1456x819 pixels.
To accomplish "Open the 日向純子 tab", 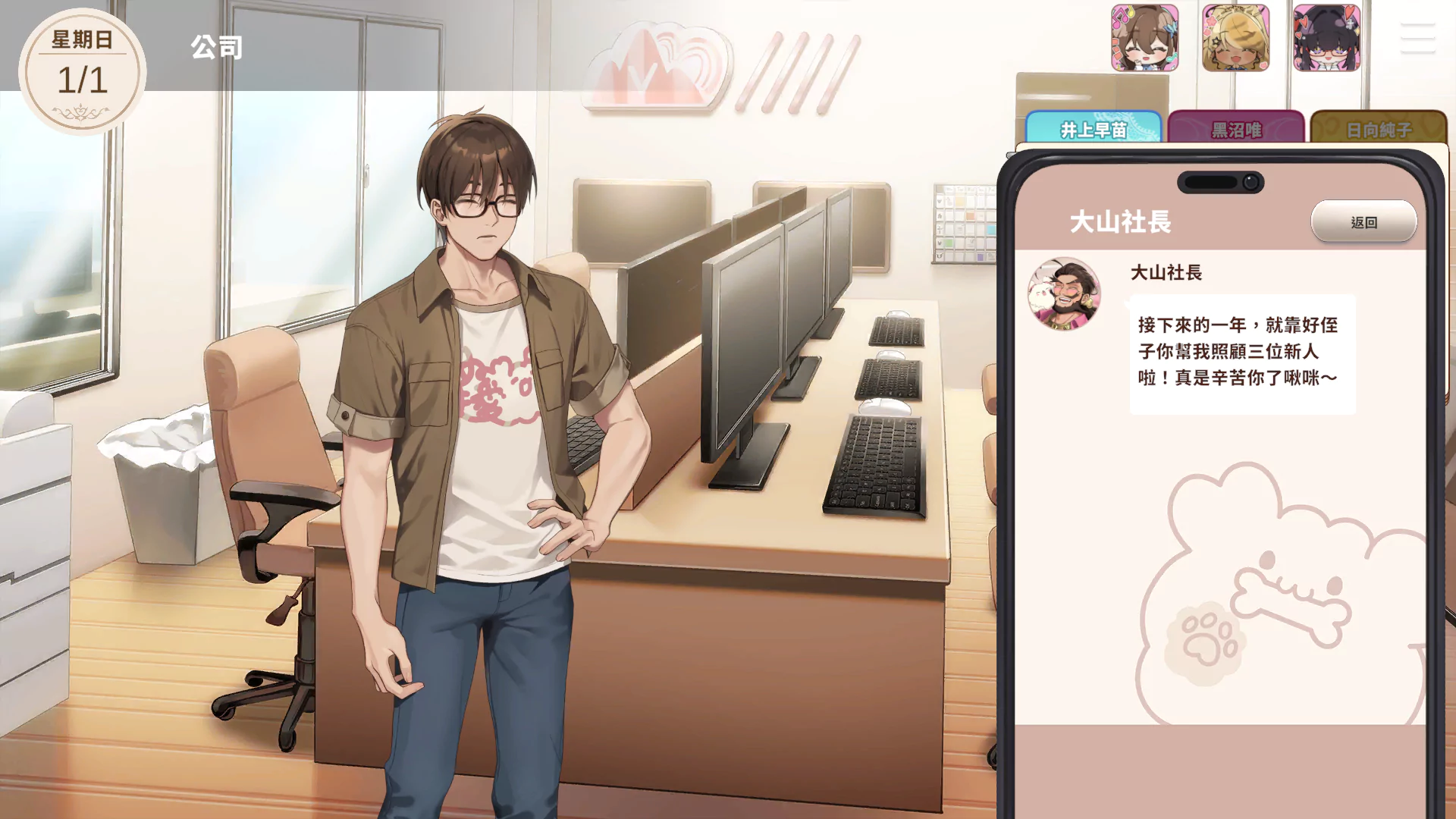I will coord(1379,129).
